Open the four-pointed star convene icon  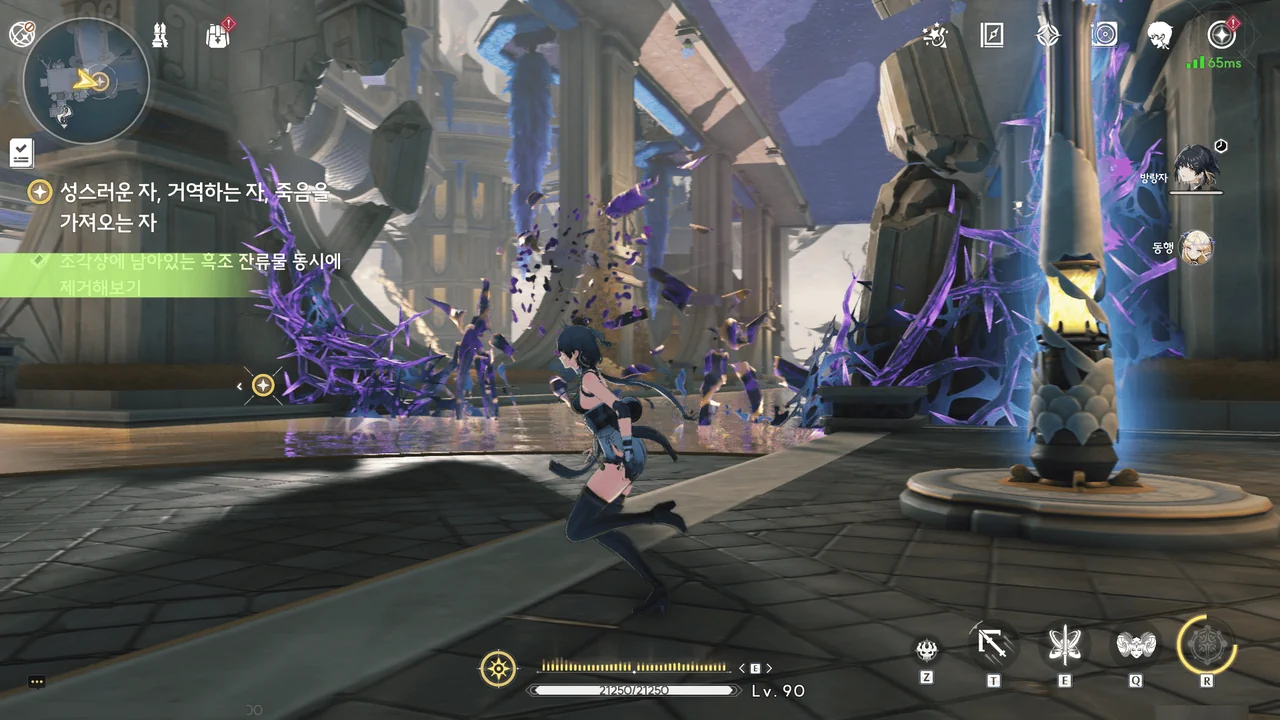[x=1047, y=35]
